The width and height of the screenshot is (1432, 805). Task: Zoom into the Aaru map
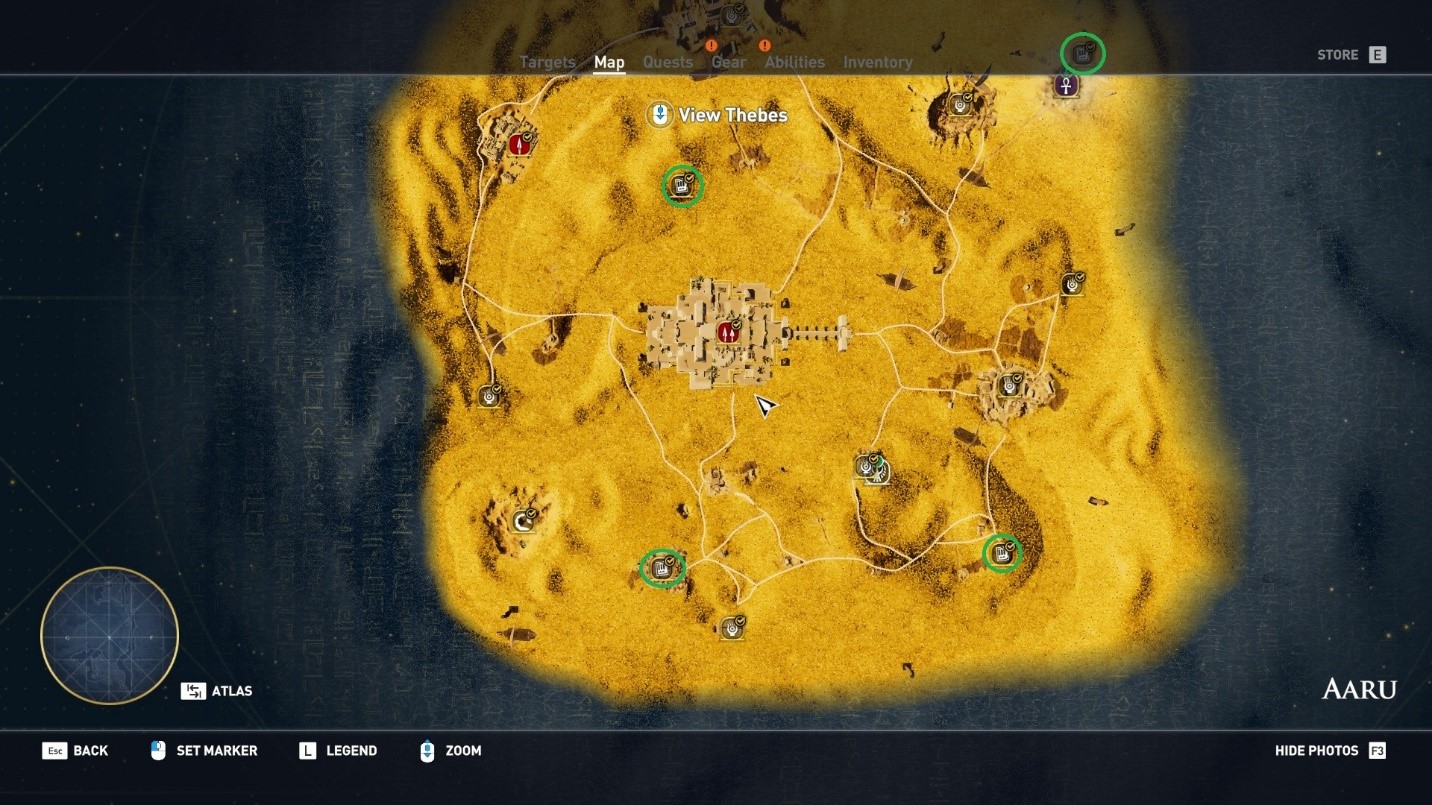coord(457,750)
